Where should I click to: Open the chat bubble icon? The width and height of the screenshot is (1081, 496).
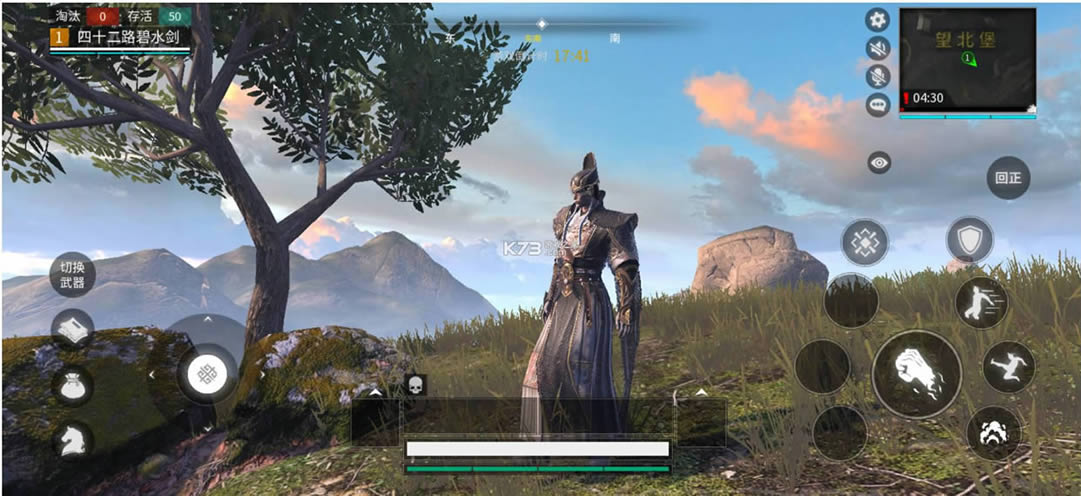tap(878, 104)
